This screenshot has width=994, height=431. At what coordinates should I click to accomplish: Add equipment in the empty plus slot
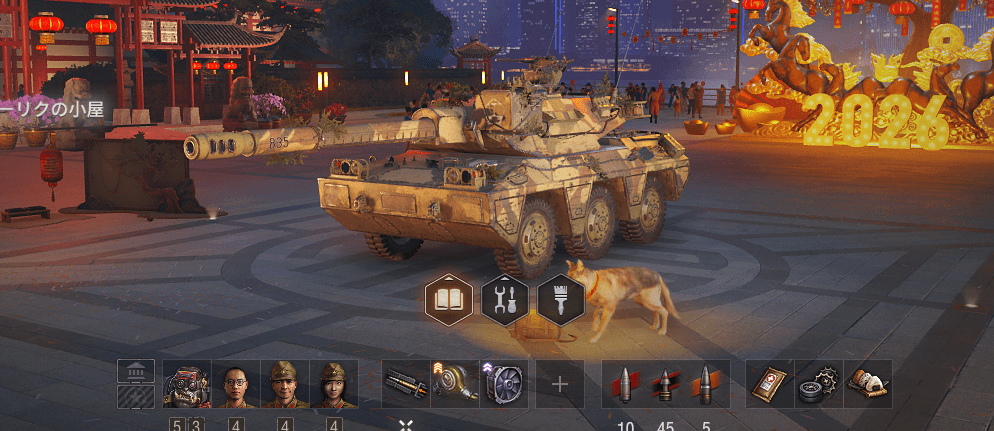pyautogui.click(x=560, y=384)
